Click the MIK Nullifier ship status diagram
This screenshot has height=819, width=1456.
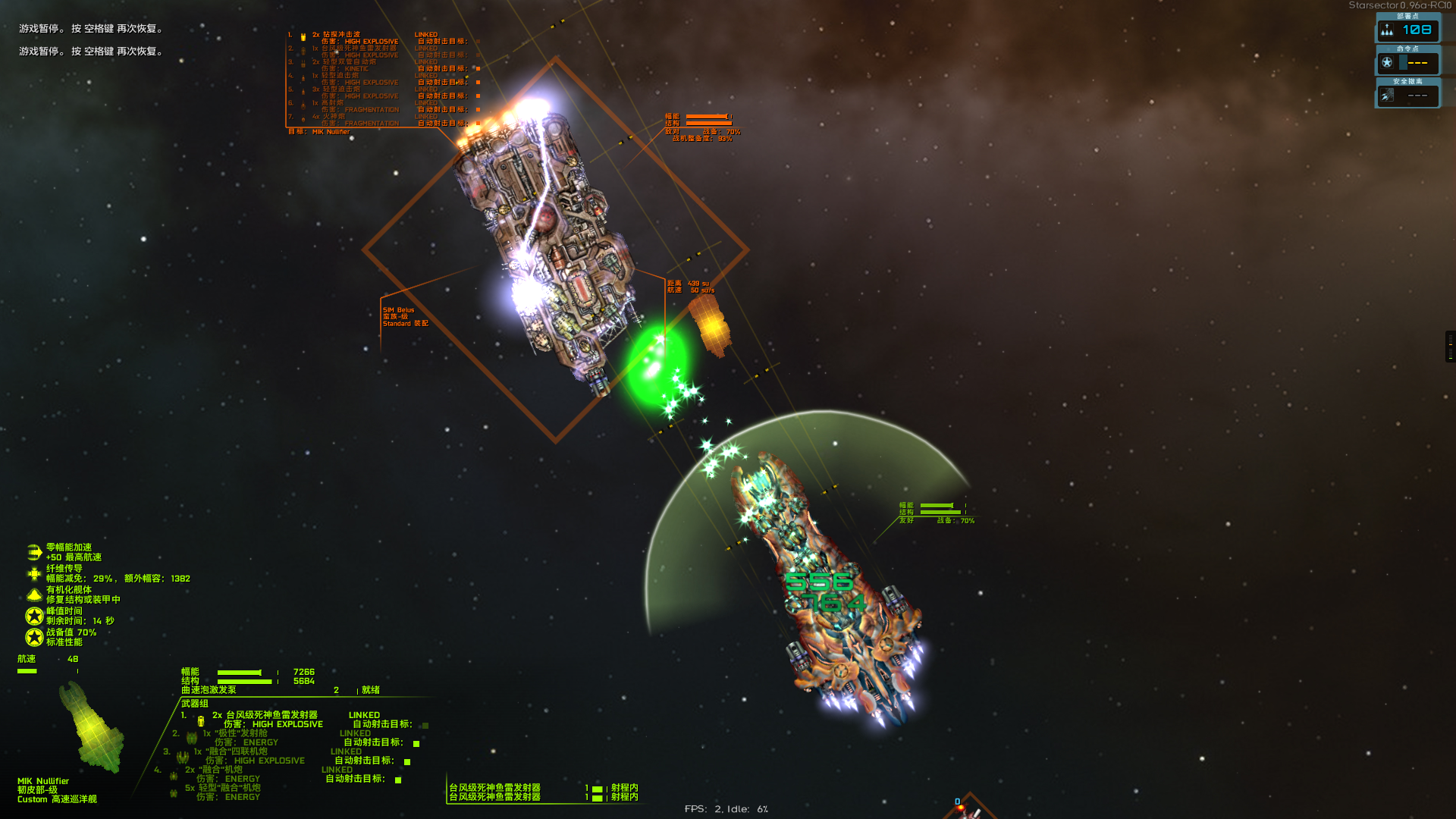93,728
